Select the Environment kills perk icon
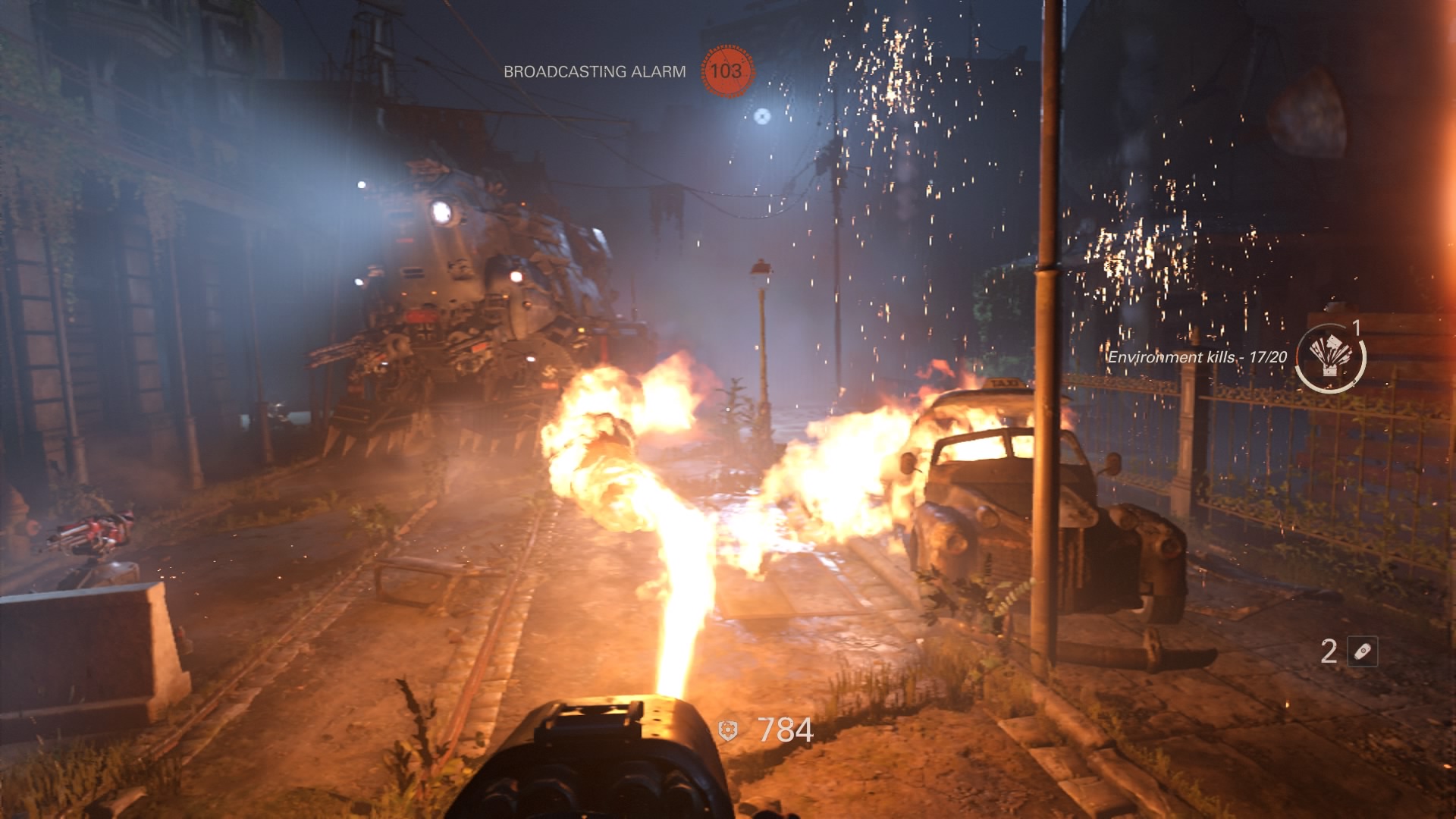 [1329, 356]
